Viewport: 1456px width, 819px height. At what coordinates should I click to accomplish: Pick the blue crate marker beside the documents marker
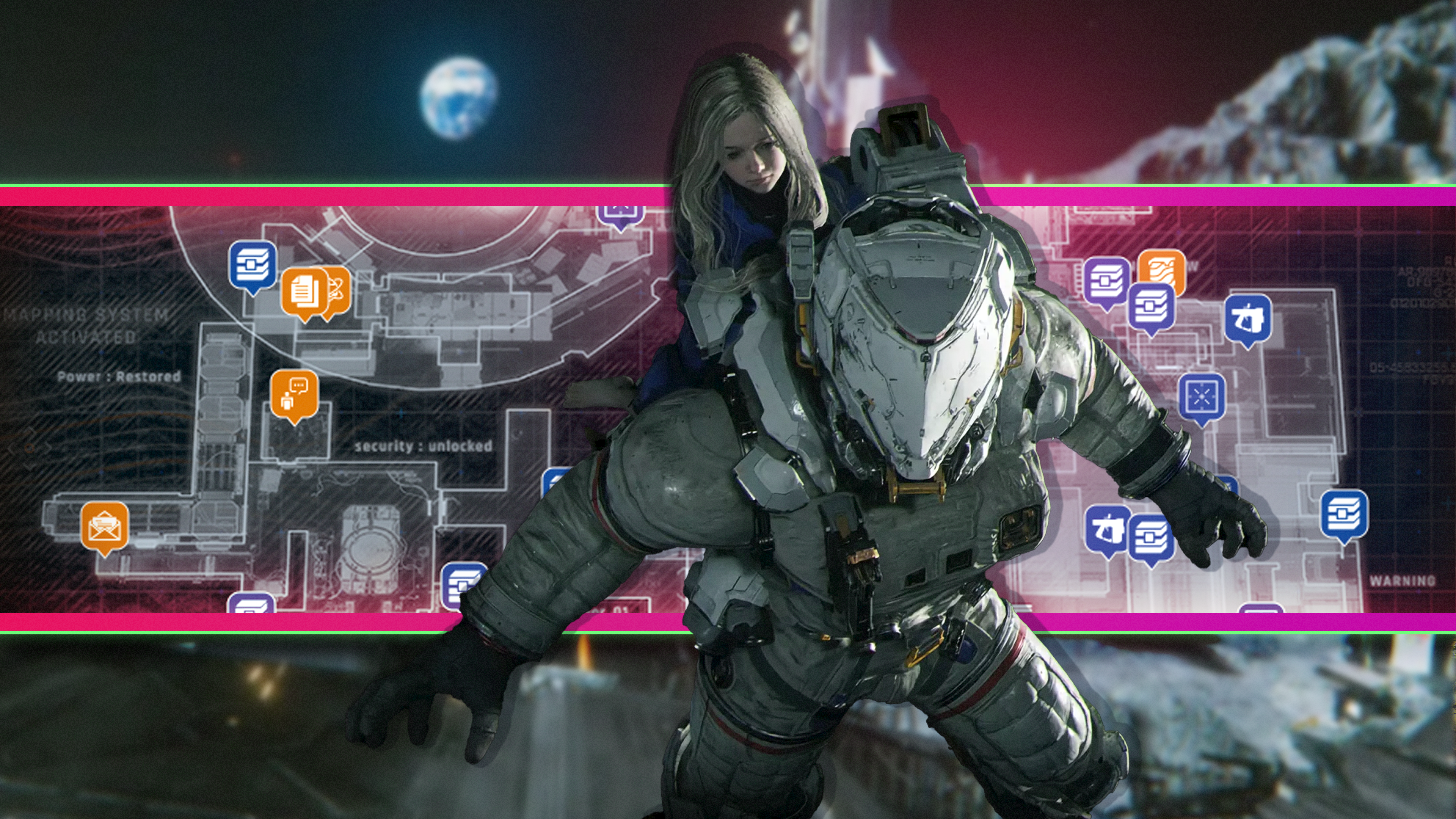253,264
